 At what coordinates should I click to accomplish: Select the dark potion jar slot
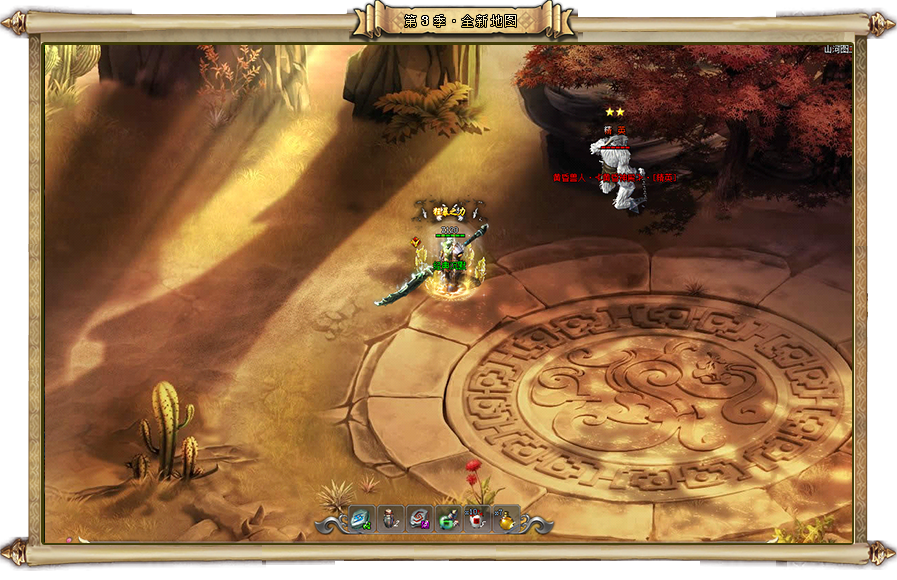[x=390, y=519]
